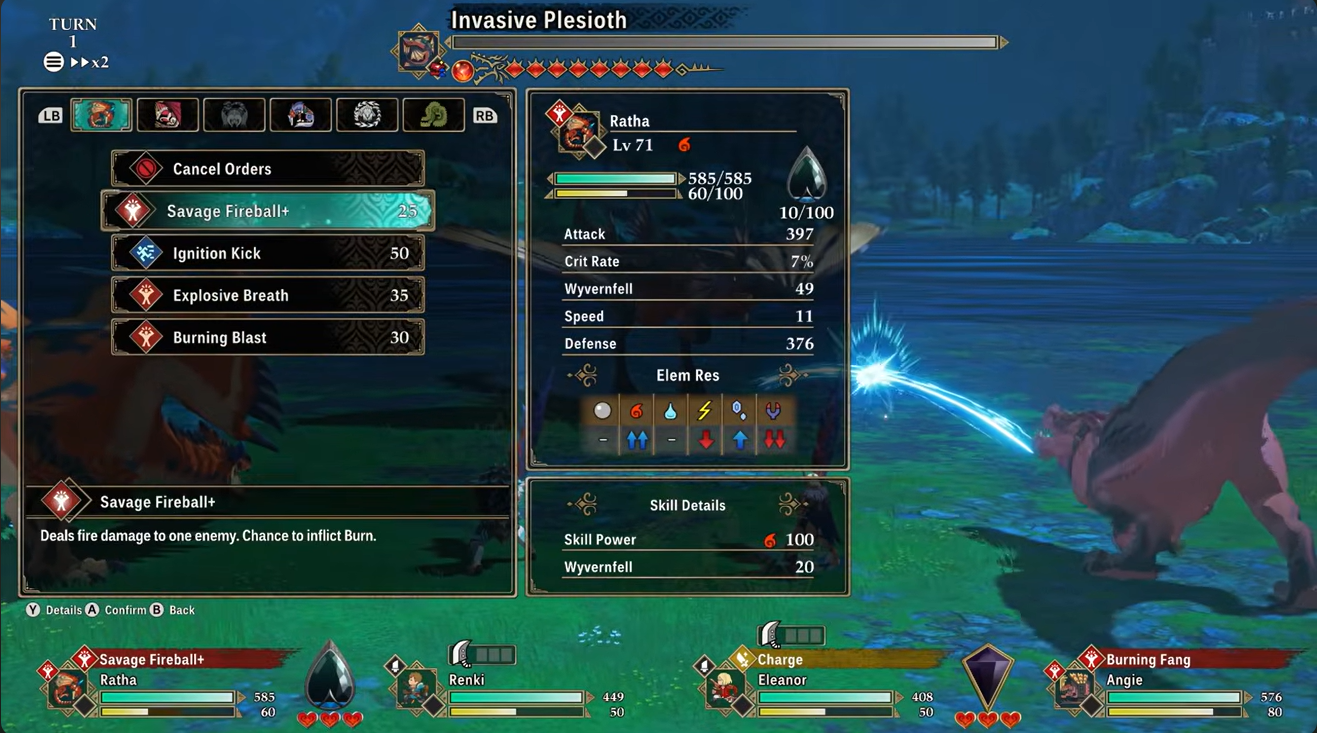This screenshot has height=733, width=1317.
Task: Switch to the blue and white monster tab
Action: (300, 115)
